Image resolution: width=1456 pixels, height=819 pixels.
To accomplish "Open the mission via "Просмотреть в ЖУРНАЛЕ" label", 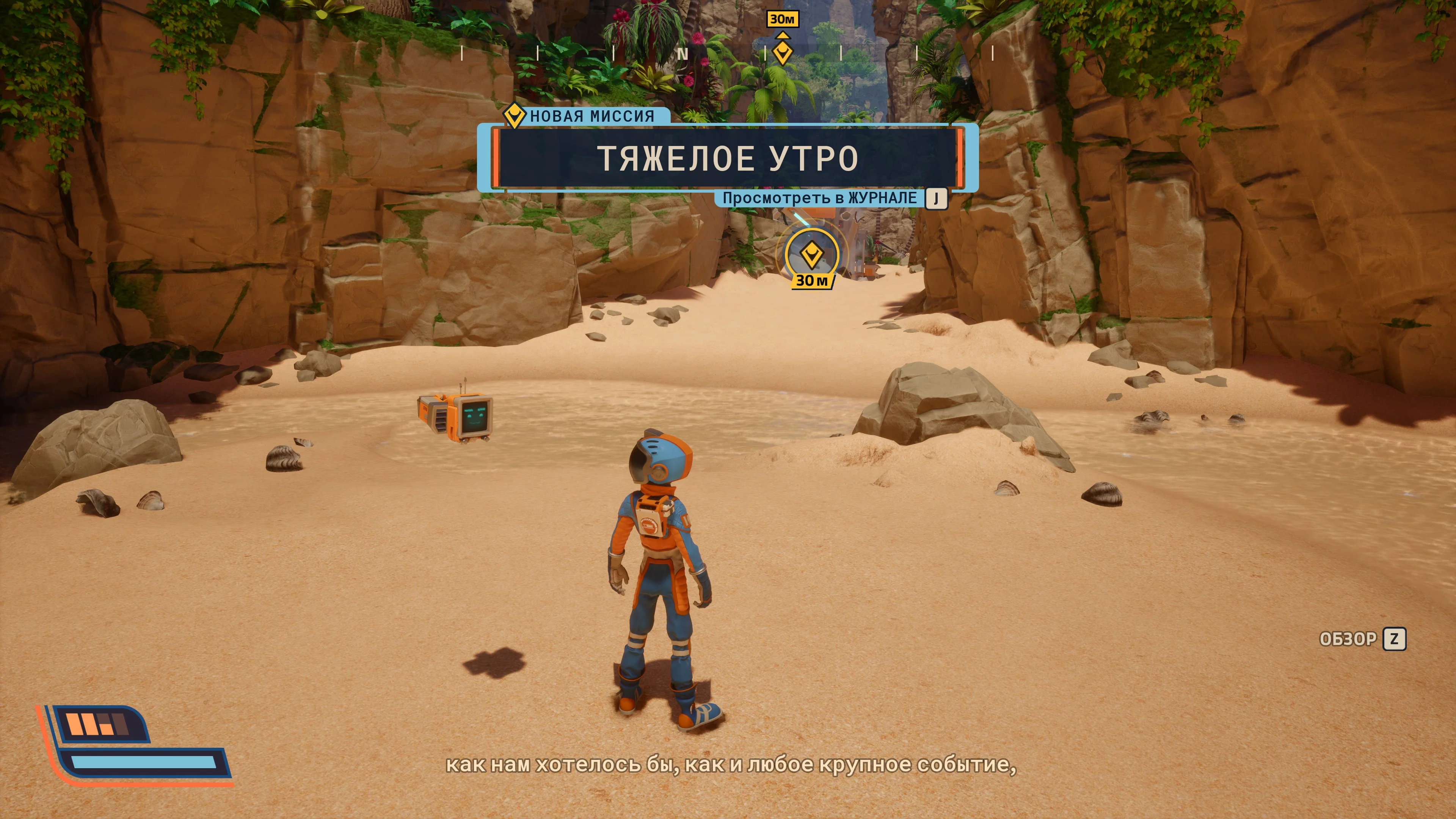I will [819, 198].
